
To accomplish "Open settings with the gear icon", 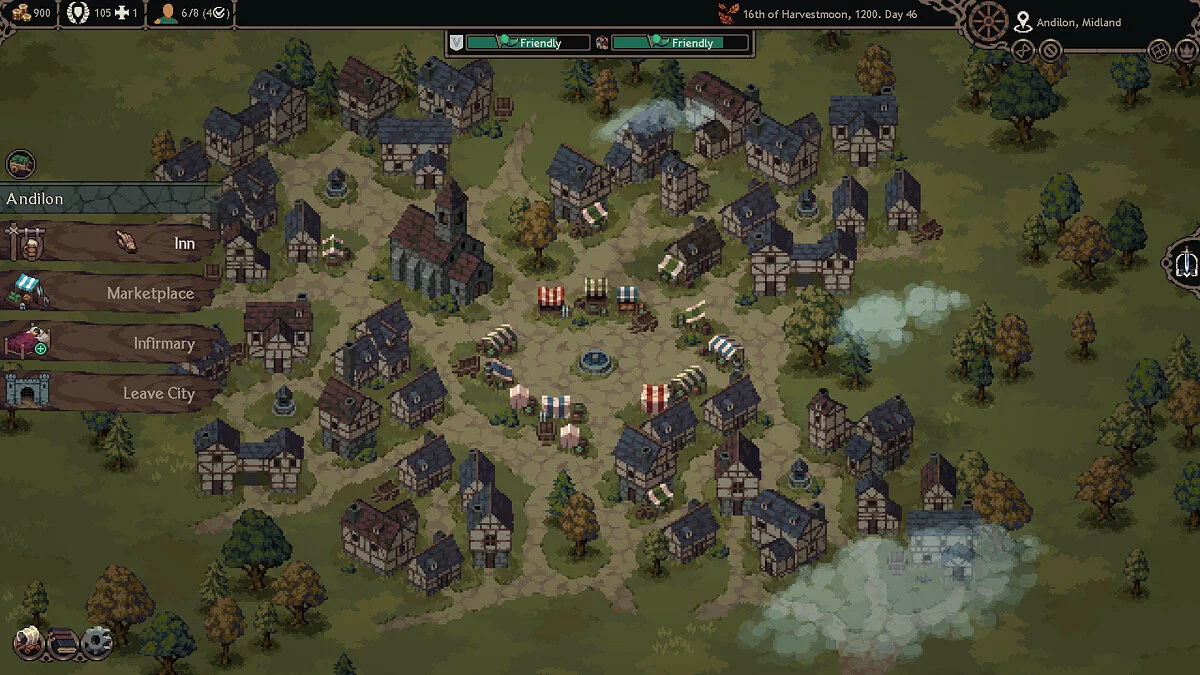I will pyautogui.click(x=96, y=642).
